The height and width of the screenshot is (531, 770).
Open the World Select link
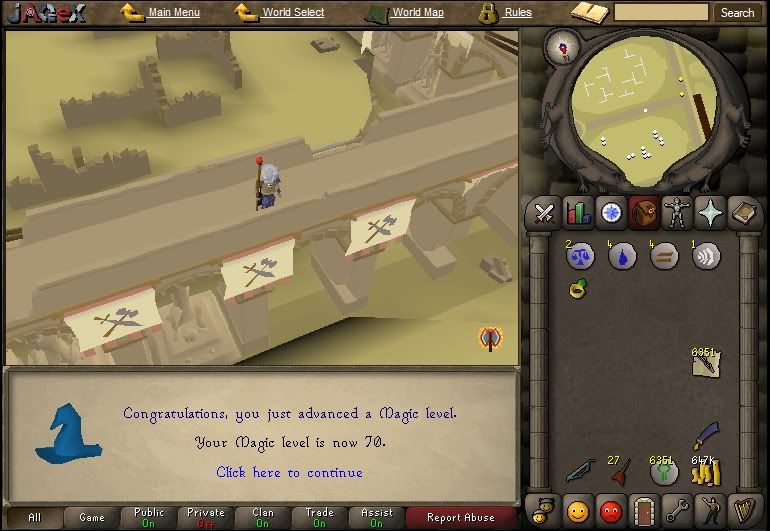click(x=292, y=12)
